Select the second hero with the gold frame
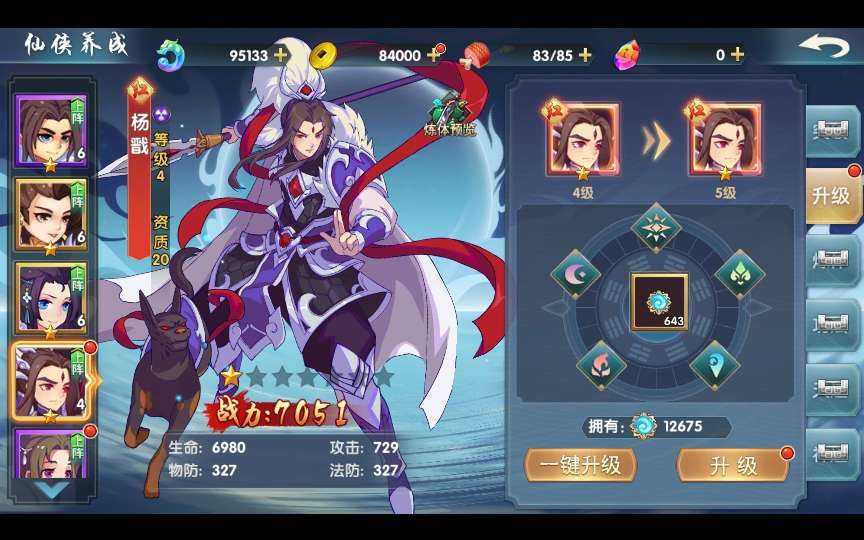 pos(50,213)
